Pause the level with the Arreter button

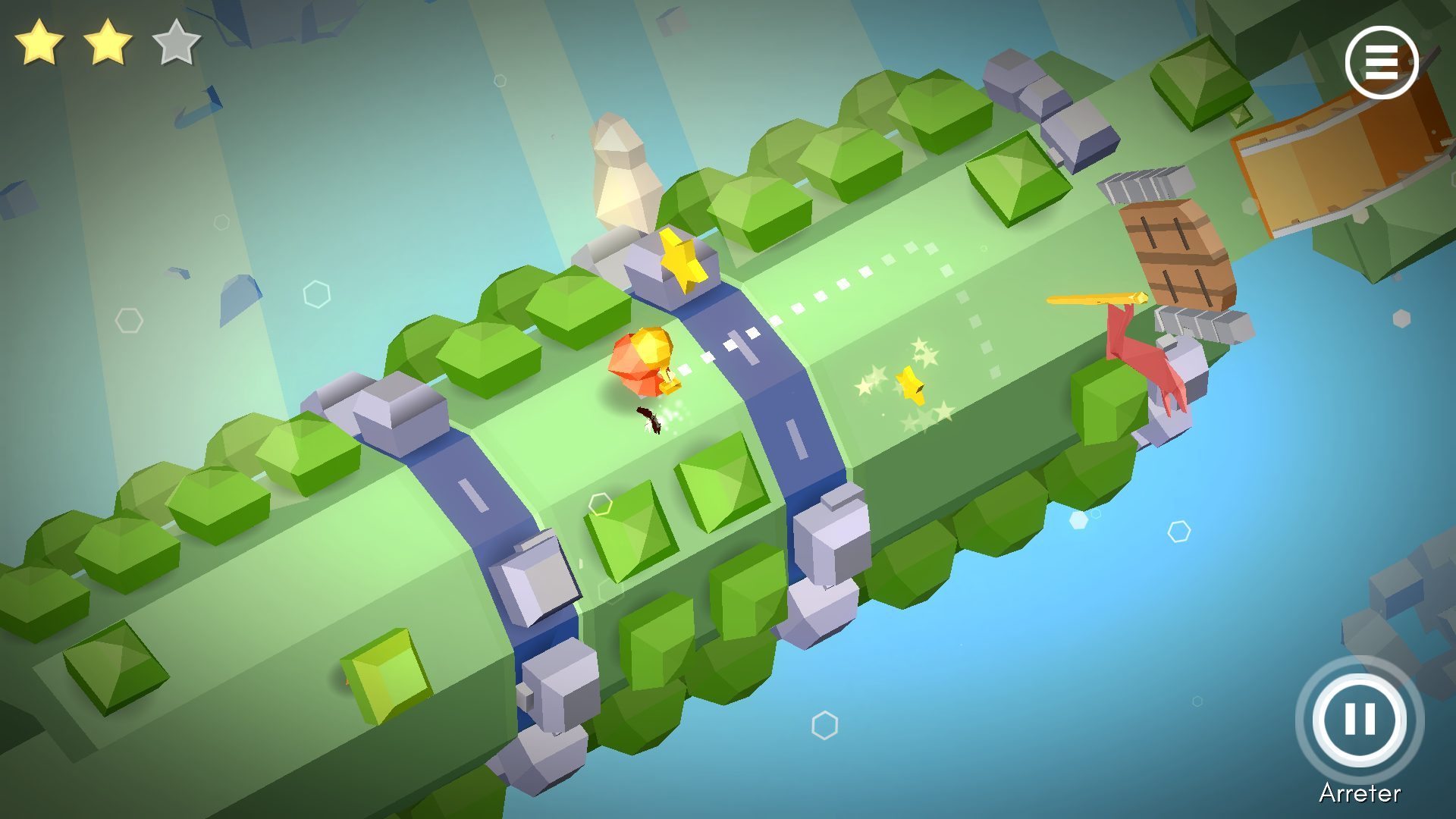point(1359,719)
